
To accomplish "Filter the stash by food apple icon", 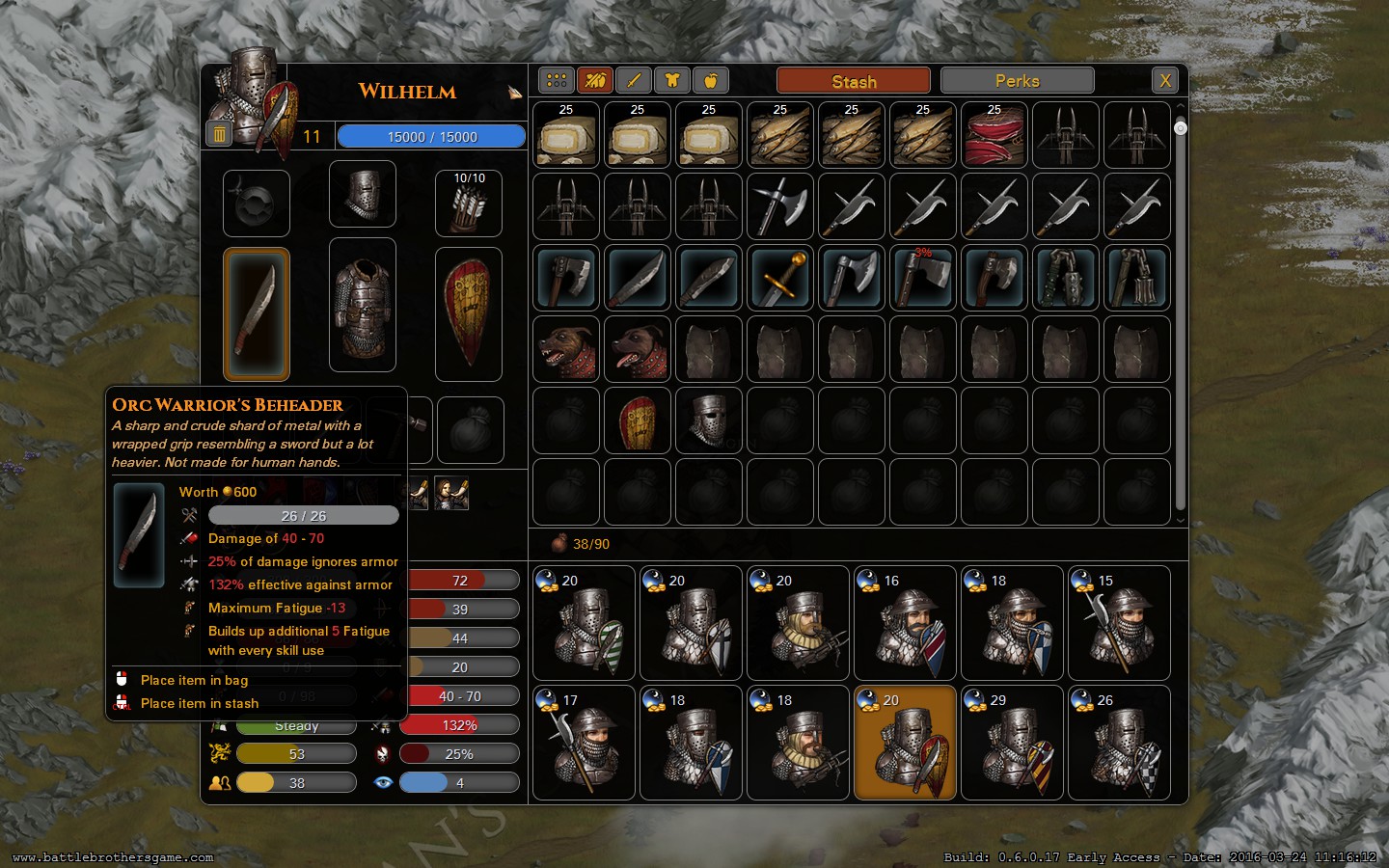I will (711, 81).
